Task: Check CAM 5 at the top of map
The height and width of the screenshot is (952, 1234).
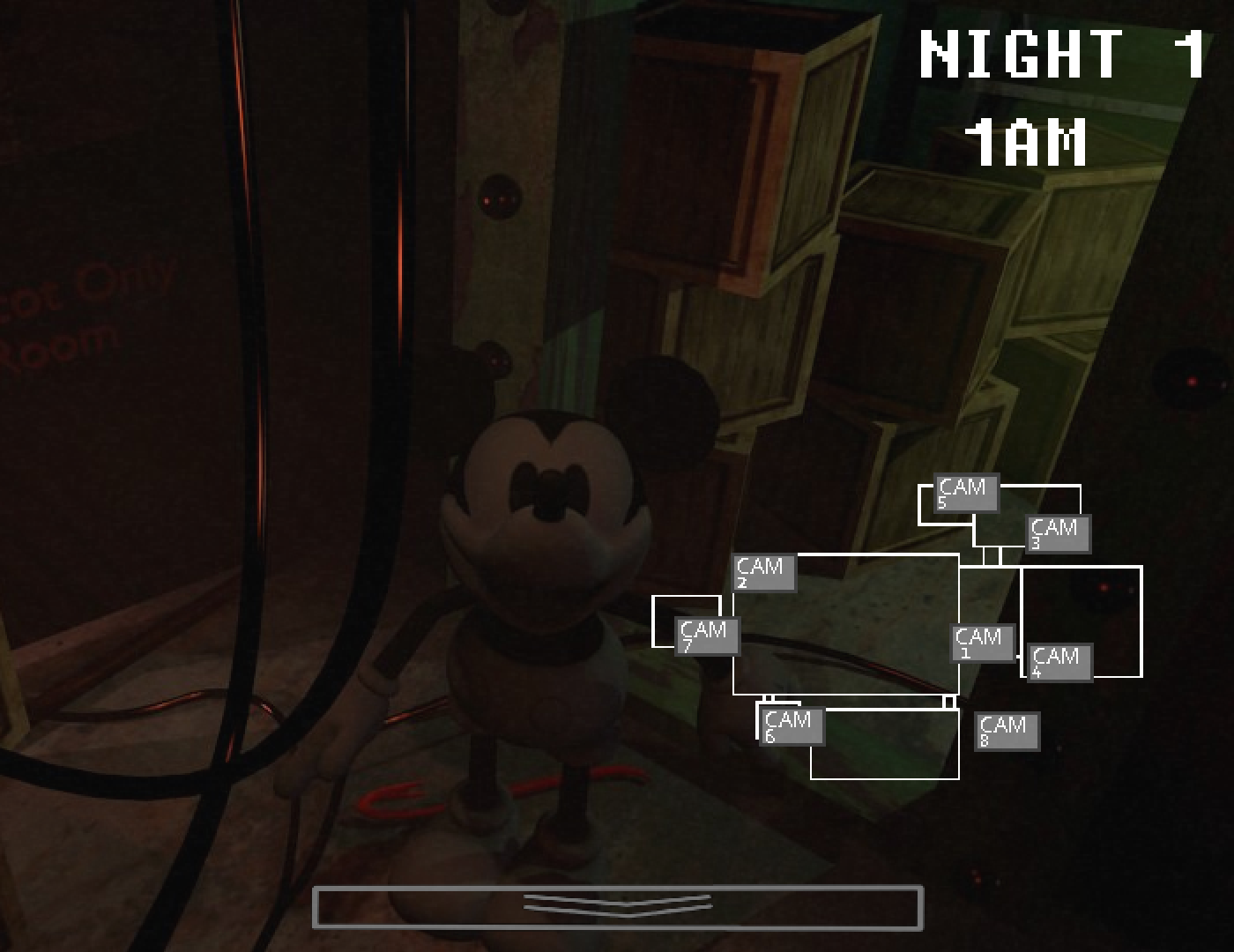Action: click(x=964, y=494)
